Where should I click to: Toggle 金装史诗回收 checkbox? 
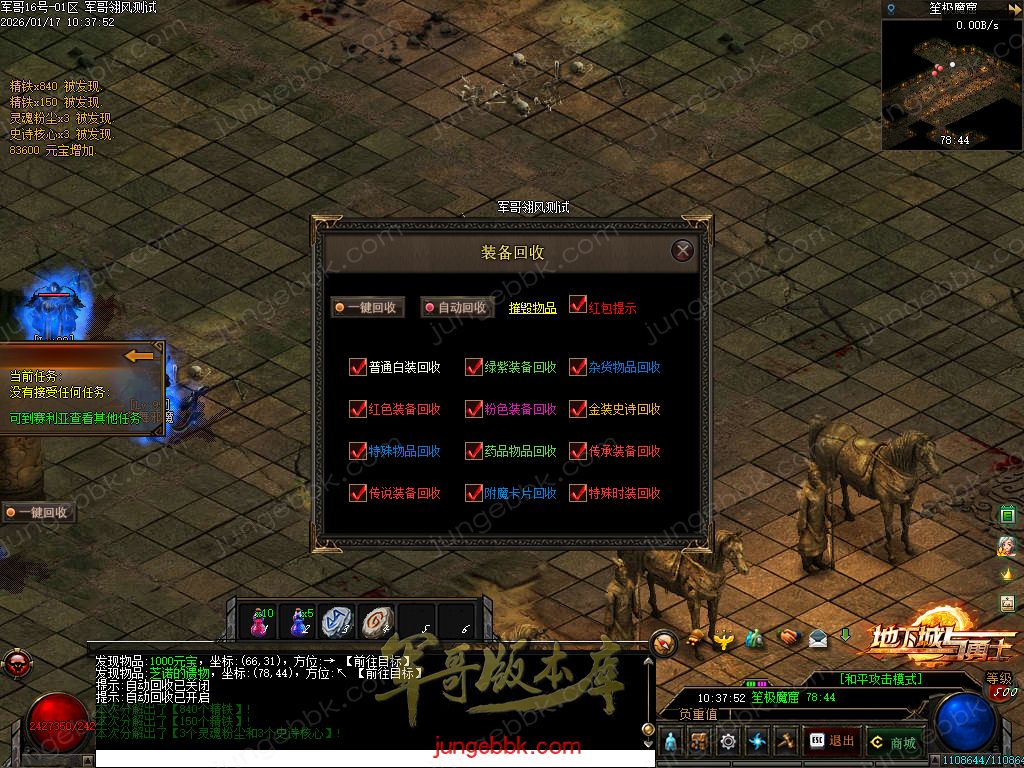[578, 409]
